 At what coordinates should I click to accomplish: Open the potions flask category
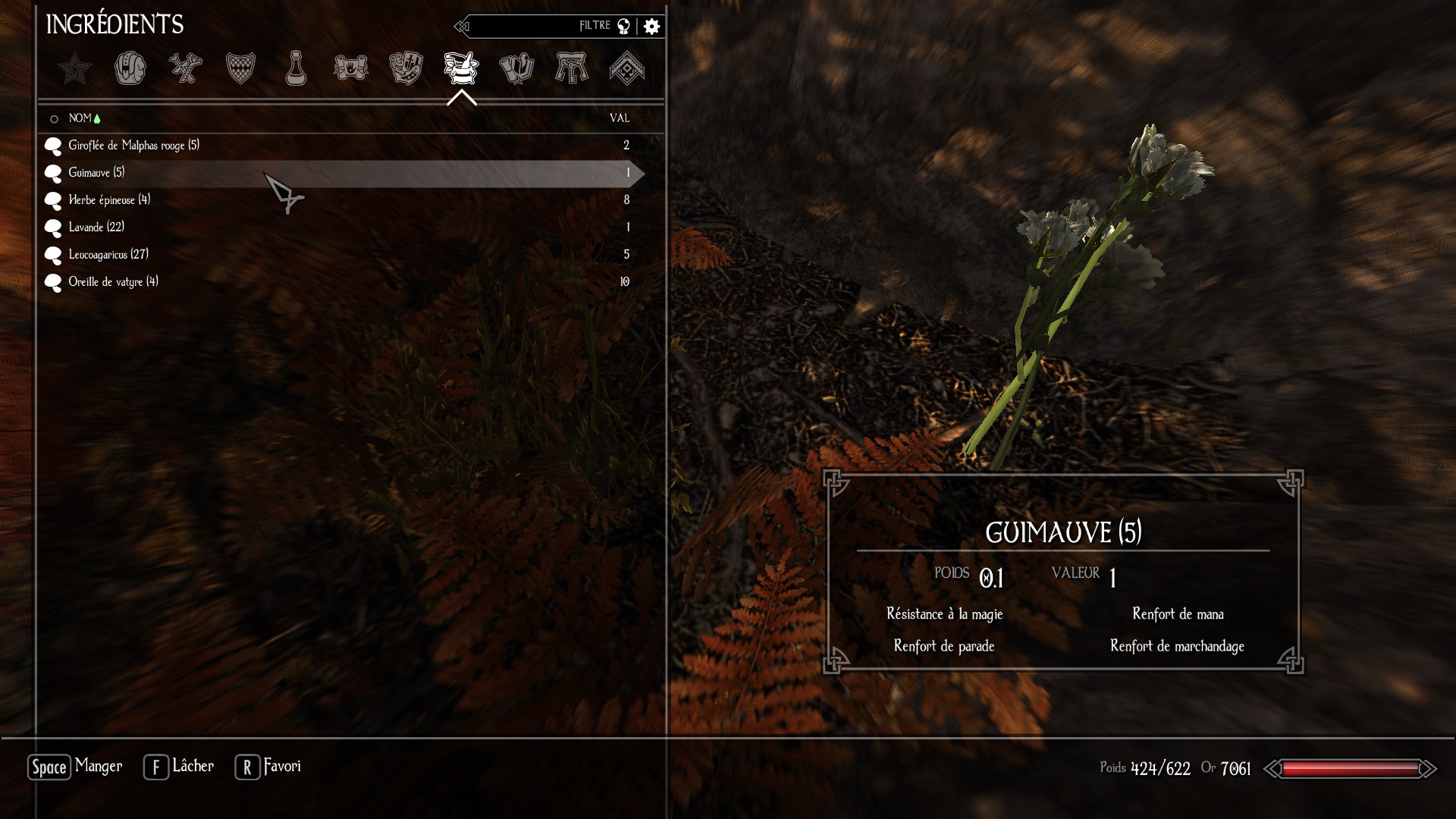point(296,68)
